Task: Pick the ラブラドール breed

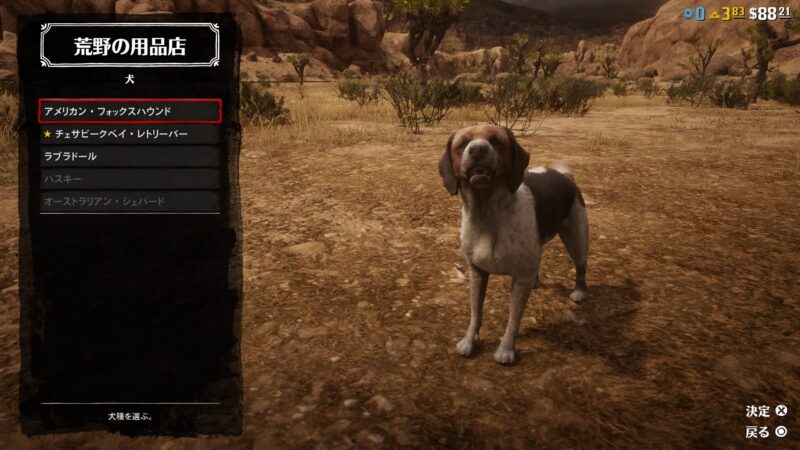Action: [x=130, y=156]
